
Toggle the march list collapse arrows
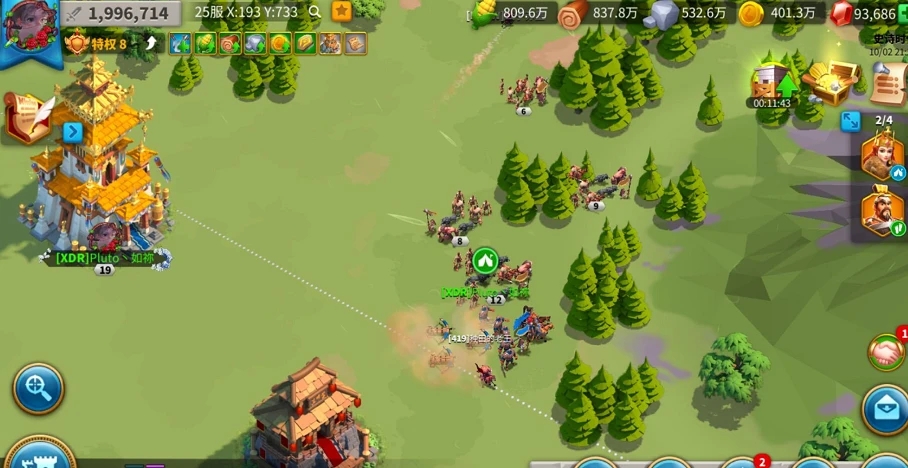[x=851, y=121]
